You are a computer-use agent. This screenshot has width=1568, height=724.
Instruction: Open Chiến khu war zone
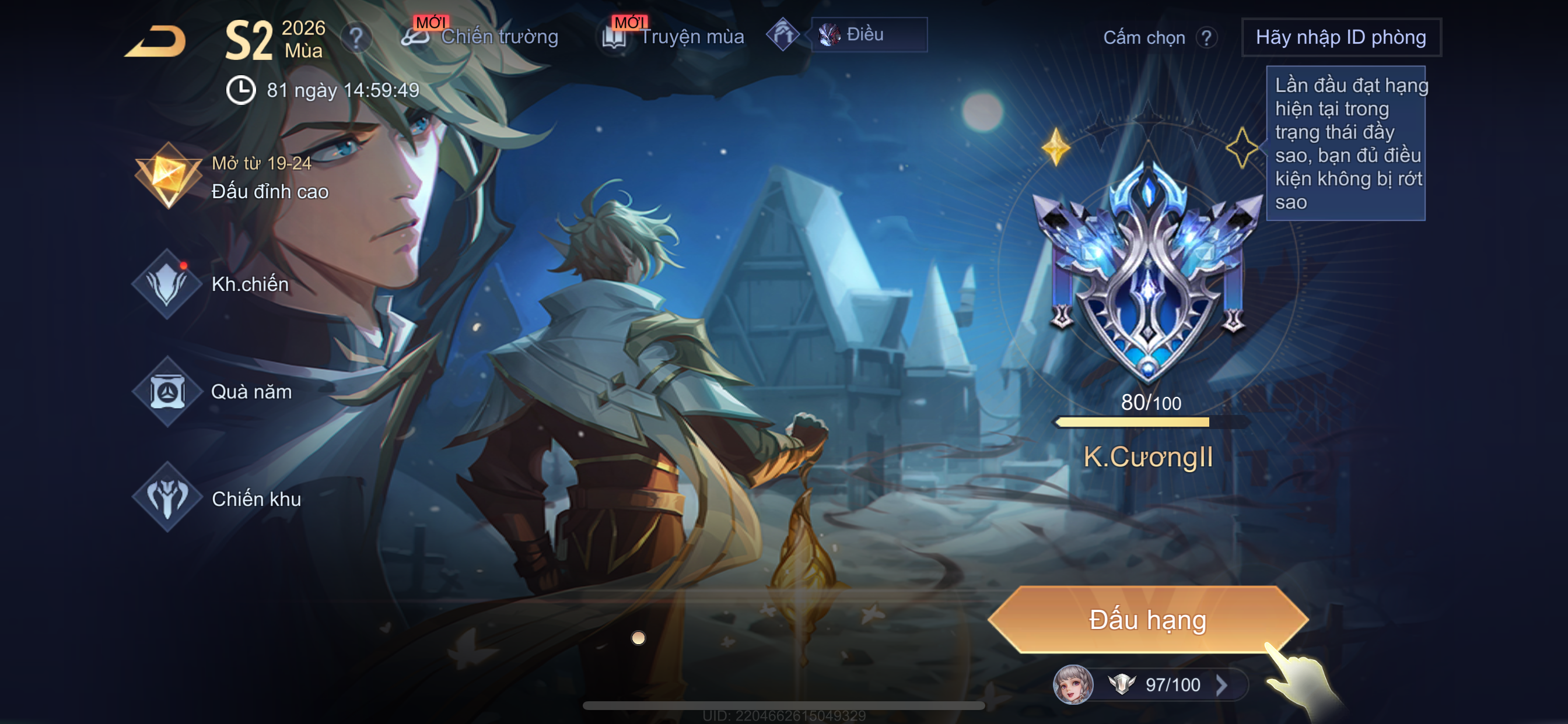click(x=218, y=499)
